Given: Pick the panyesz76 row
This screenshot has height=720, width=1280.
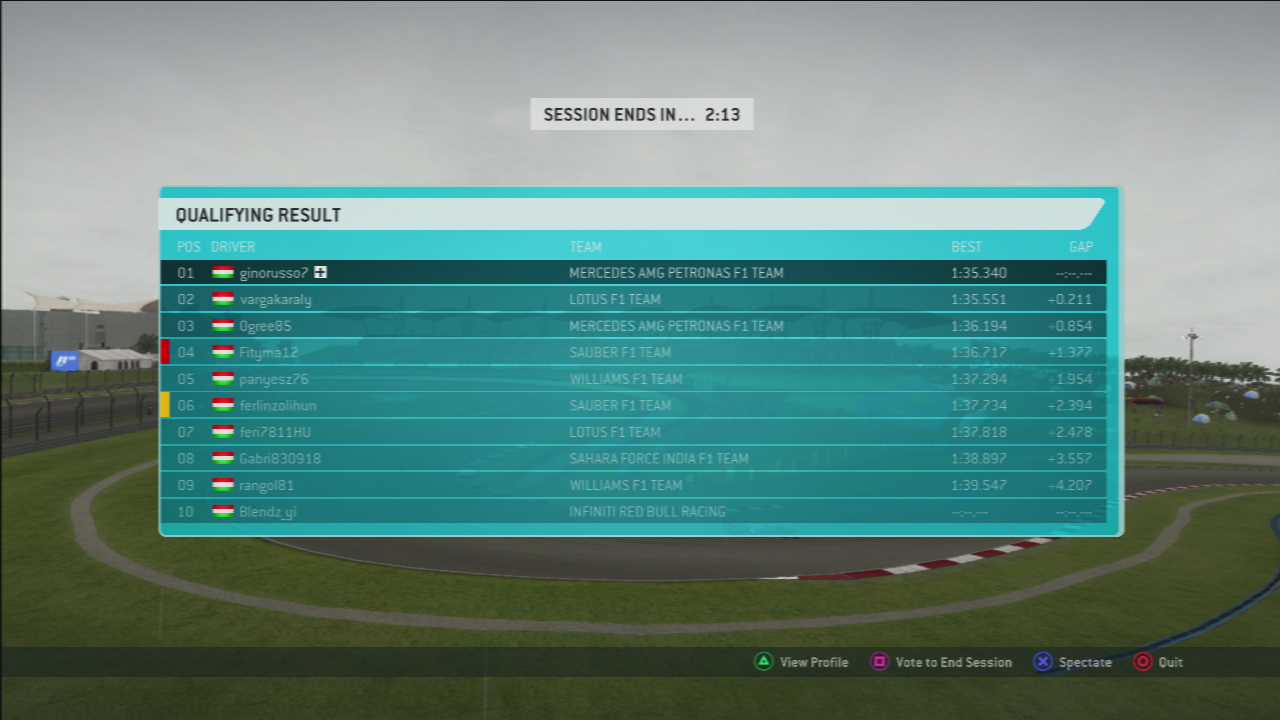Looking at the screenshot, I should tap(273, 379).
